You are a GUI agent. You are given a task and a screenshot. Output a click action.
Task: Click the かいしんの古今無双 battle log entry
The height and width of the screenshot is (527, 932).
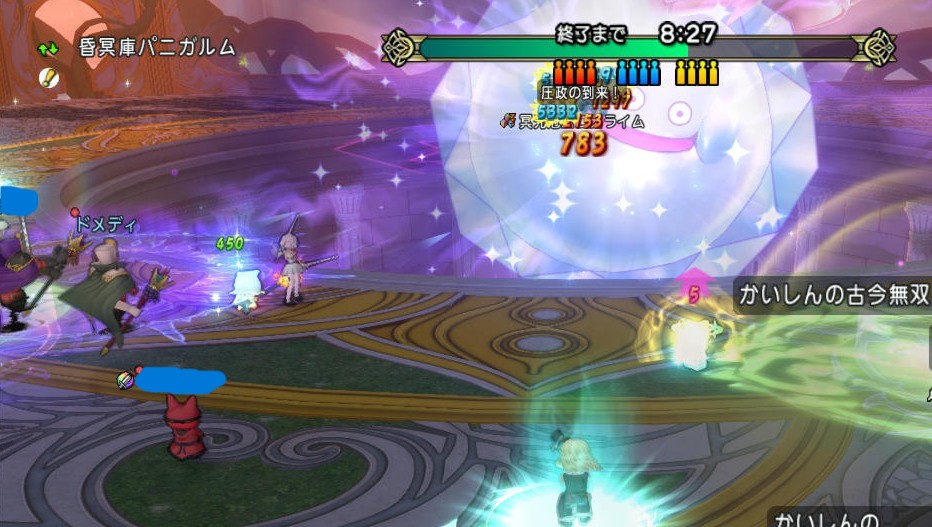click(x=832, y=295)
